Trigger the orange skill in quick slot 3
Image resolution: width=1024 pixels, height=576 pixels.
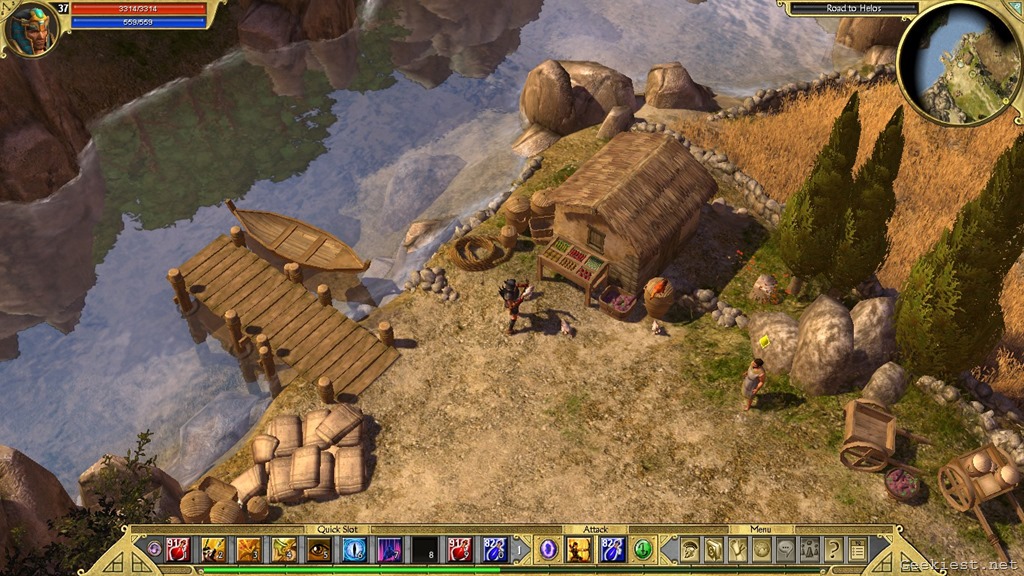coord(248,549)
